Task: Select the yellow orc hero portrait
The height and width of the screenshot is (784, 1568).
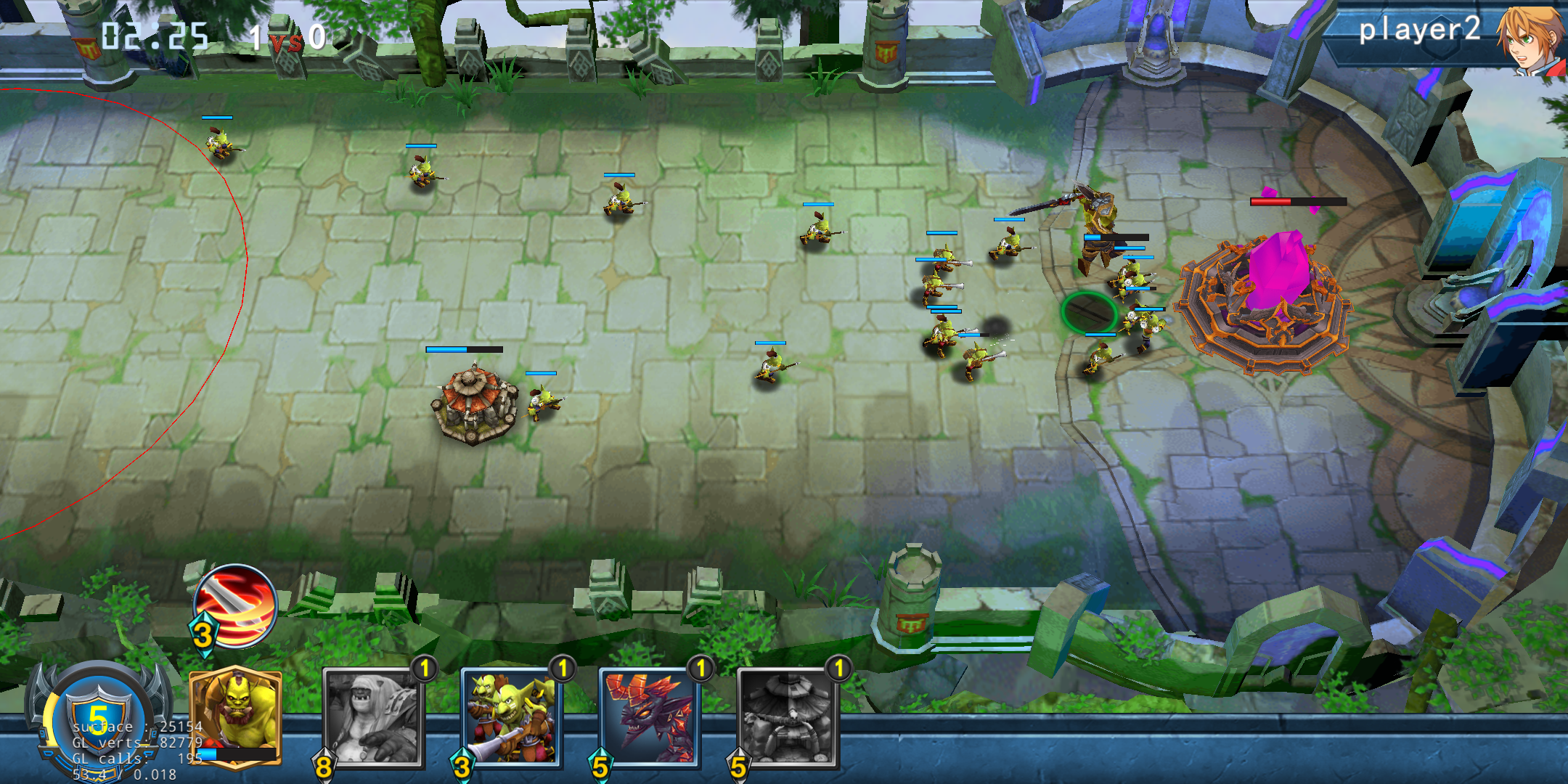Action: pyautogui.click(x=235, y=715)
